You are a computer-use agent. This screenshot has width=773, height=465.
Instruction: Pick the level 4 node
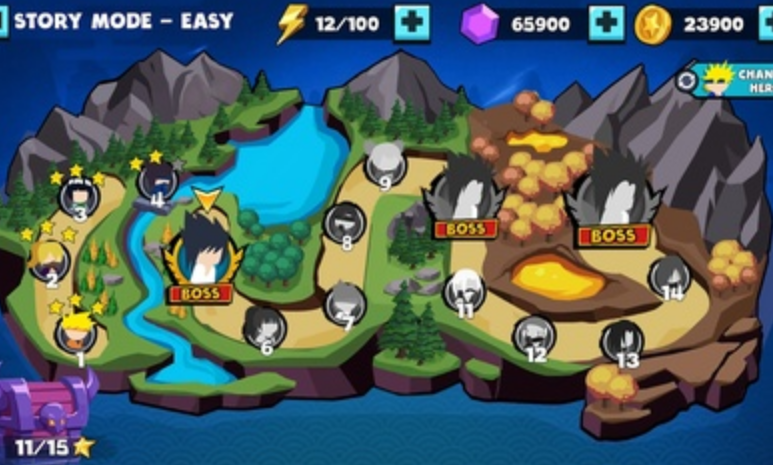158,181
